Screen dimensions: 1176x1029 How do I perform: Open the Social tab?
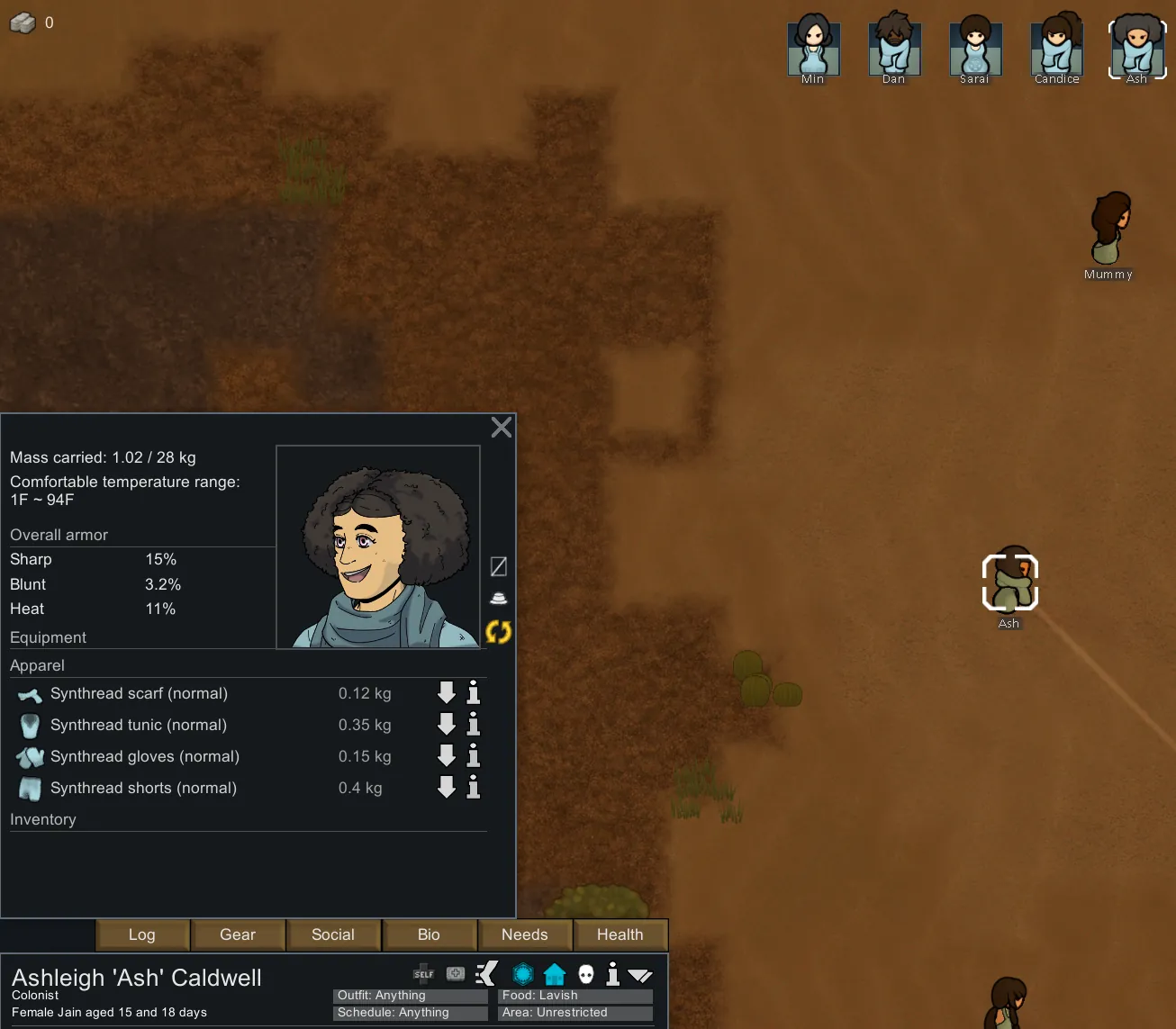pos(333,934)
